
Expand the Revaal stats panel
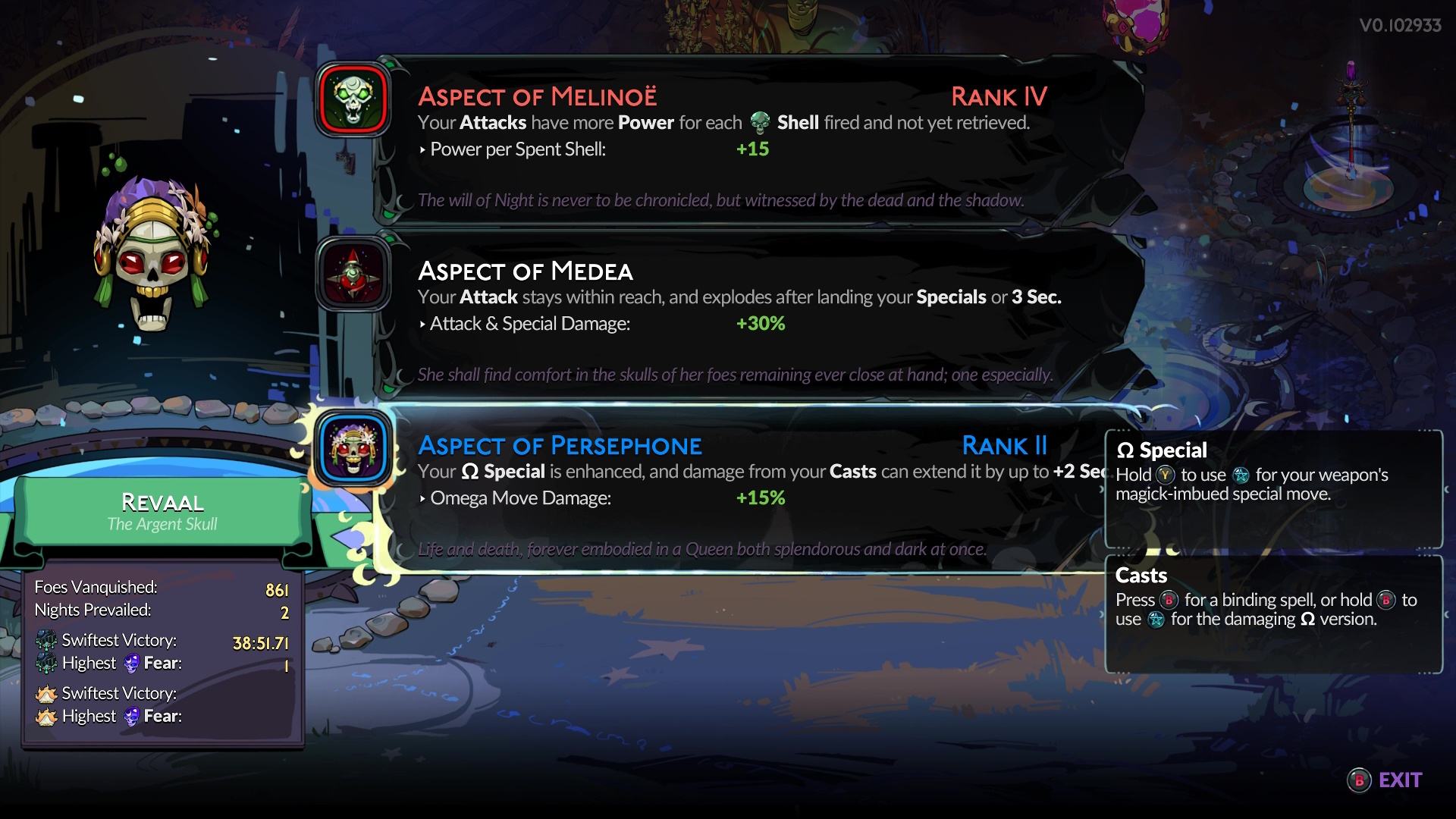pyautogui.click(x=162, y=652)
